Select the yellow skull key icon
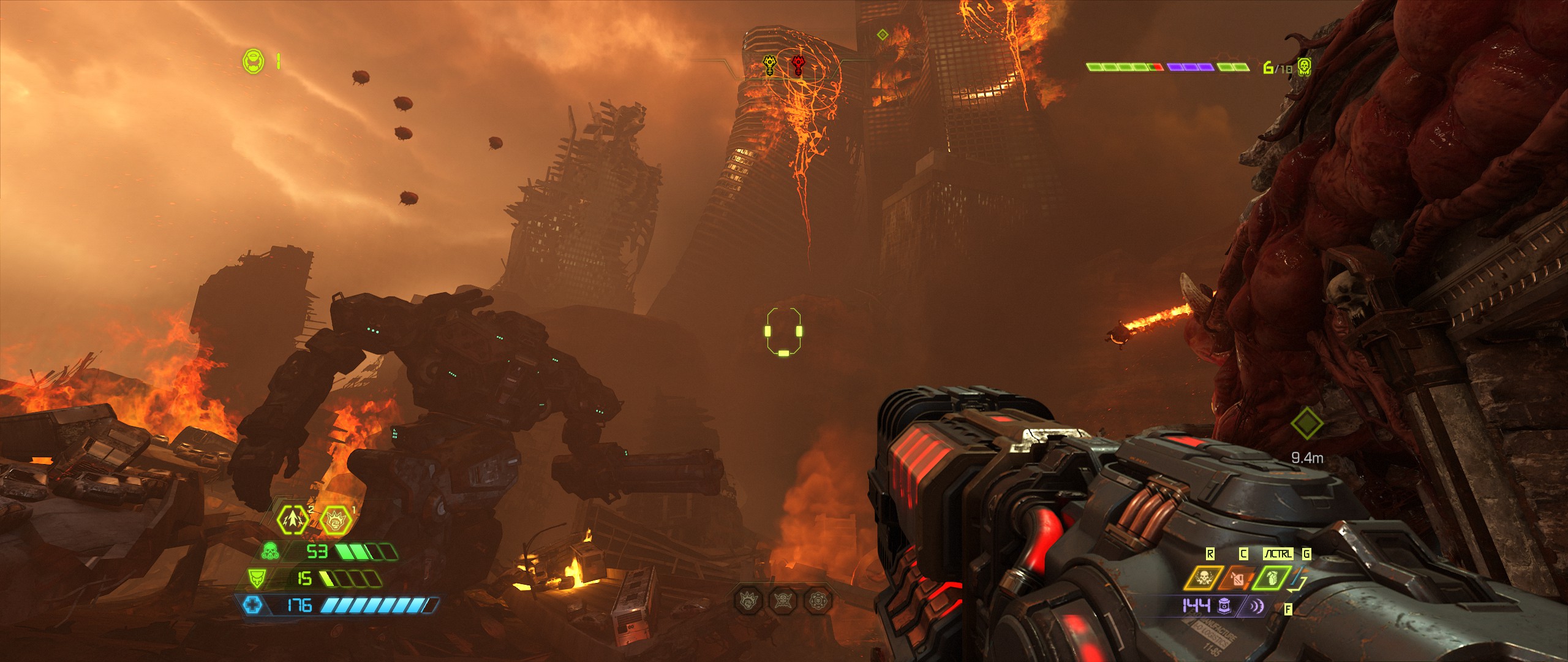 [770, 64]
